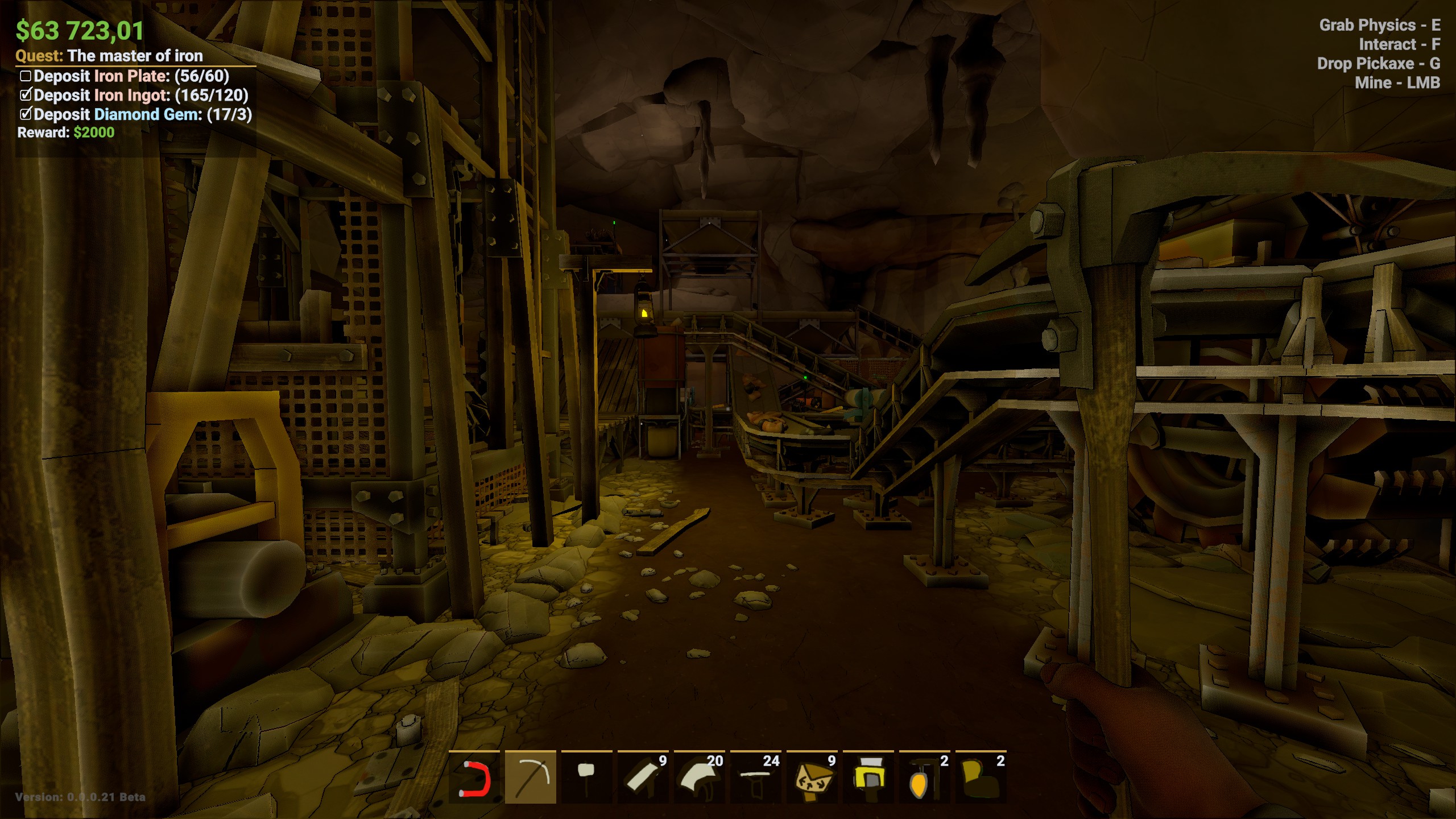The image size is (1456, 819).
Task: Open the quest tracker titled The master of iron
Action: [x=135, y=56]
